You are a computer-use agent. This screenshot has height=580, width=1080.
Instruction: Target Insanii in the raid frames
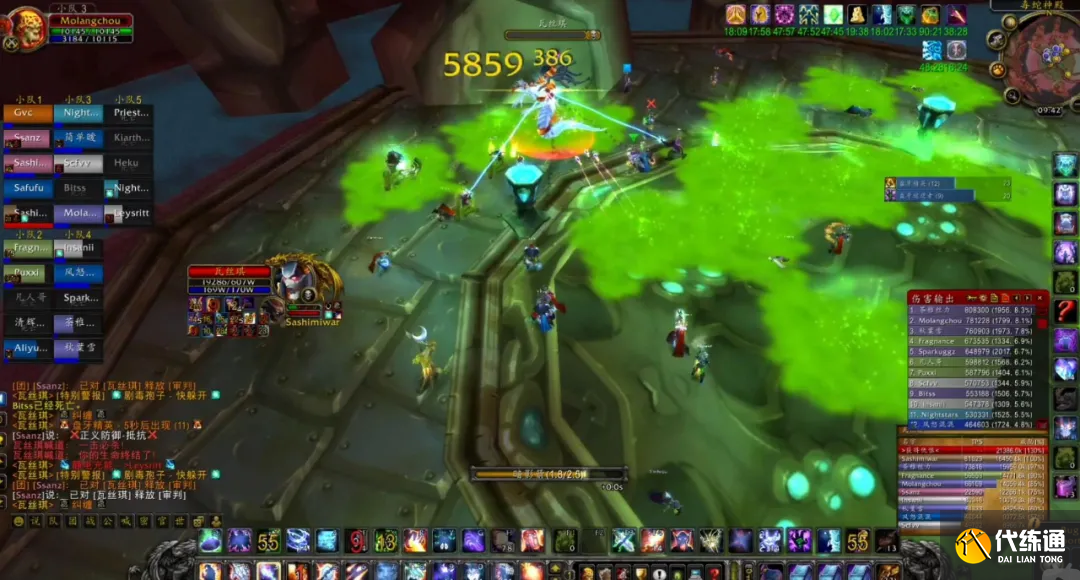click(x=78, y=248)
